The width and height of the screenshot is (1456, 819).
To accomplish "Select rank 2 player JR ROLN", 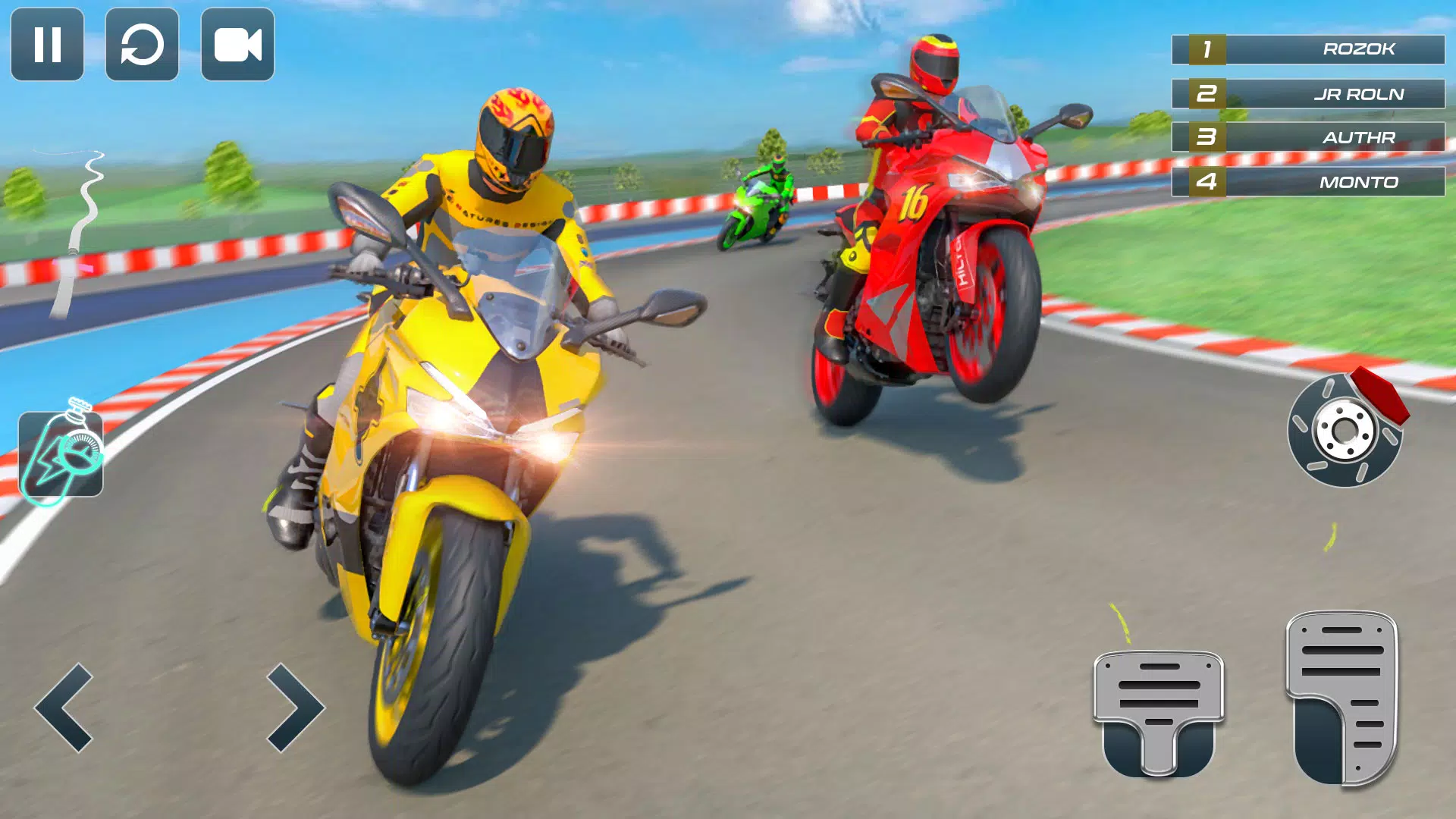I will pos(1357,94).
